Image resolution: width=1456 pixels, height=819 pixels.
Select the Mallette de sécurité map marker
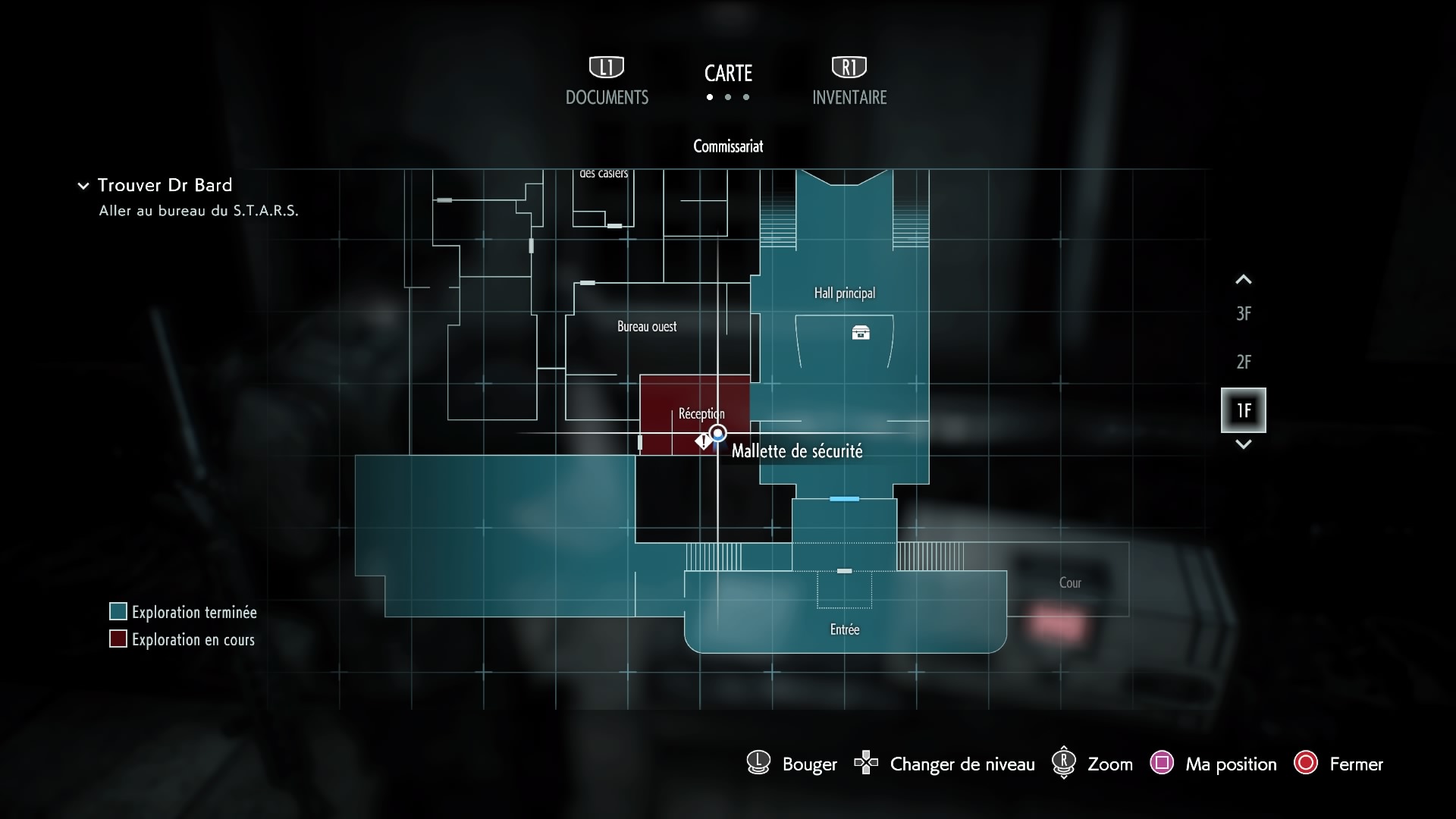click(704, 441)
